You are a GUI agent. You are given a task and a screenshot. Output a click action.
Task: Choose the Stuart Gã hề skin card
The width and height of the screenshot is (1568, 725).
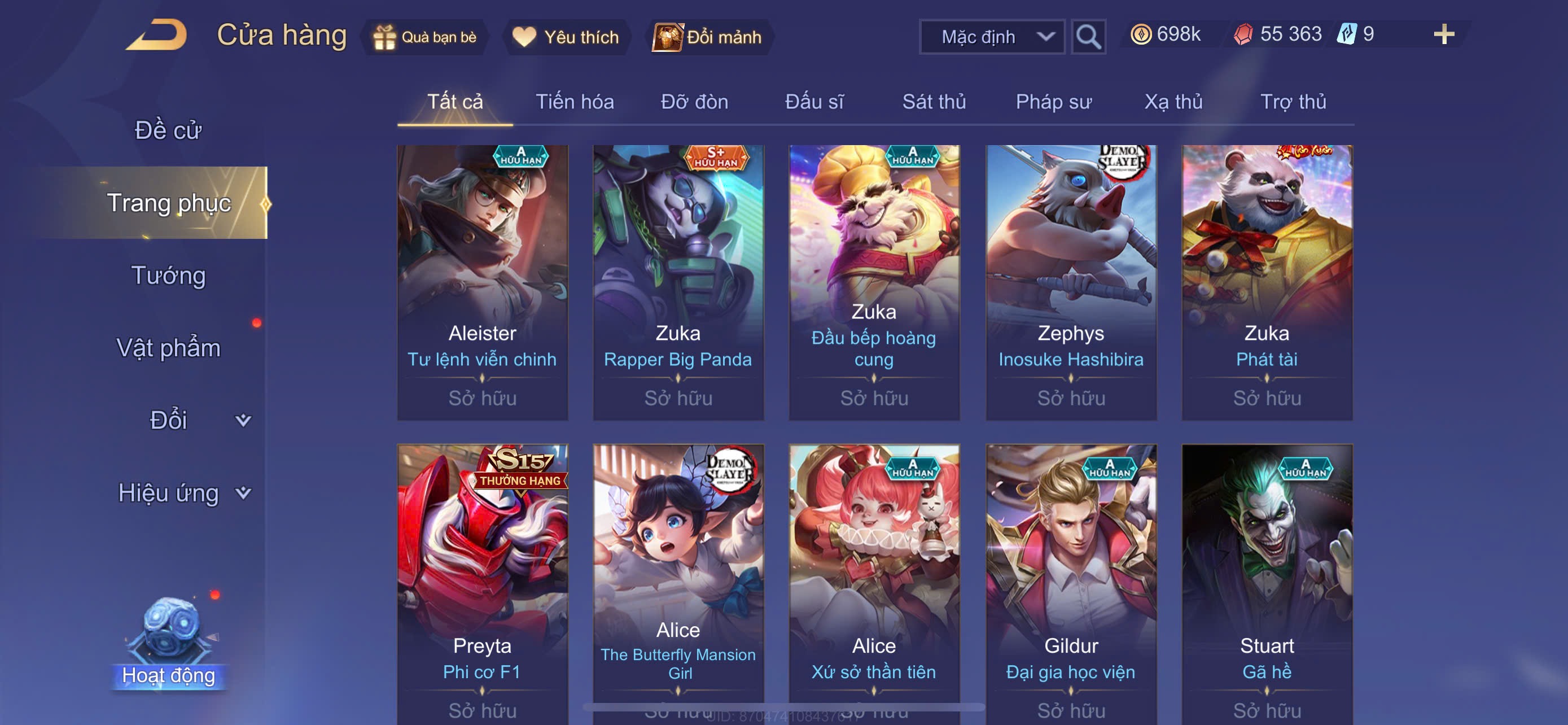[1267, 582]
